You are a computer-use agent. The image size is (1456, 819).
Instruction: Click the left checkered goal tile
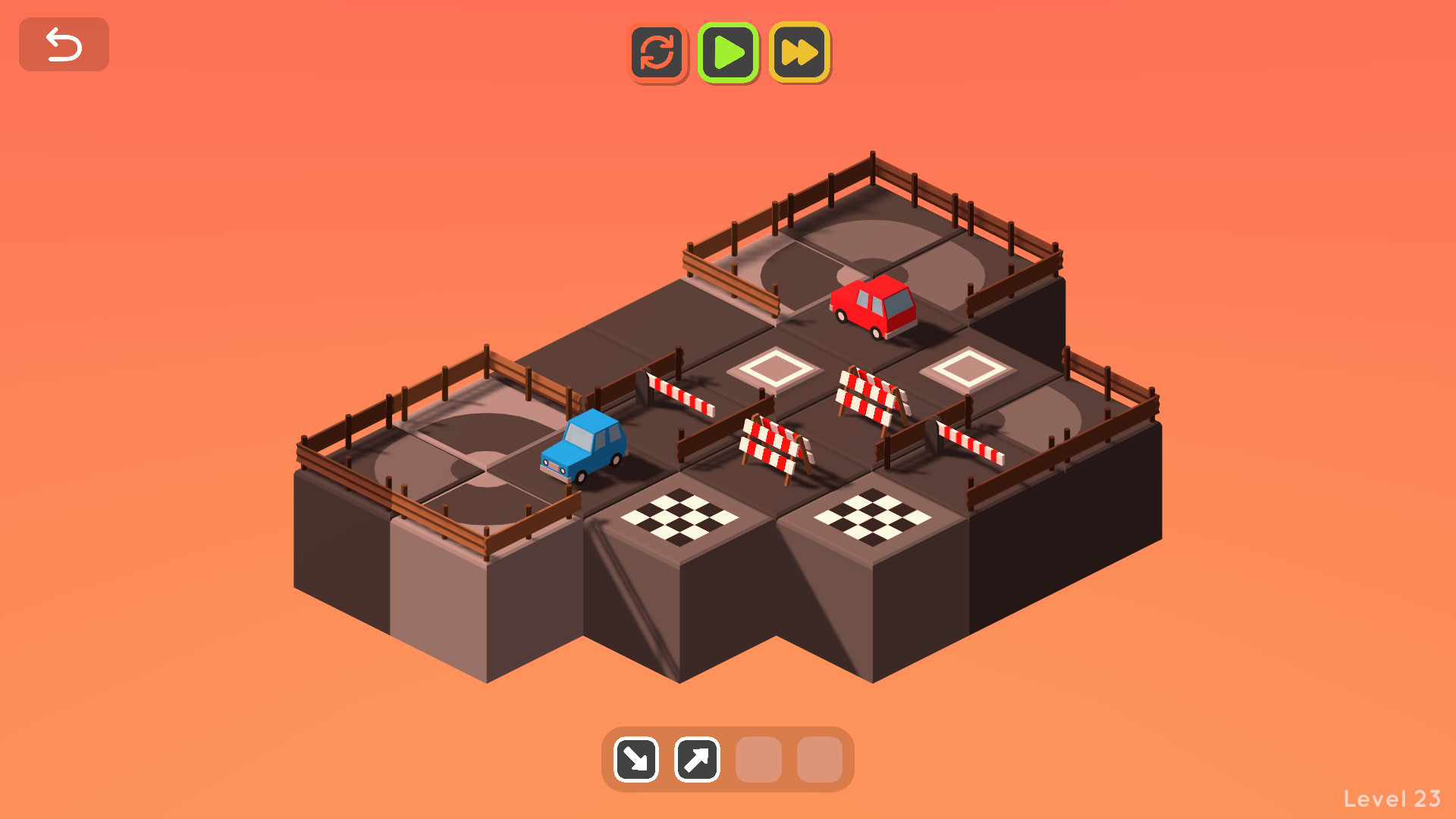click(681, 516)
